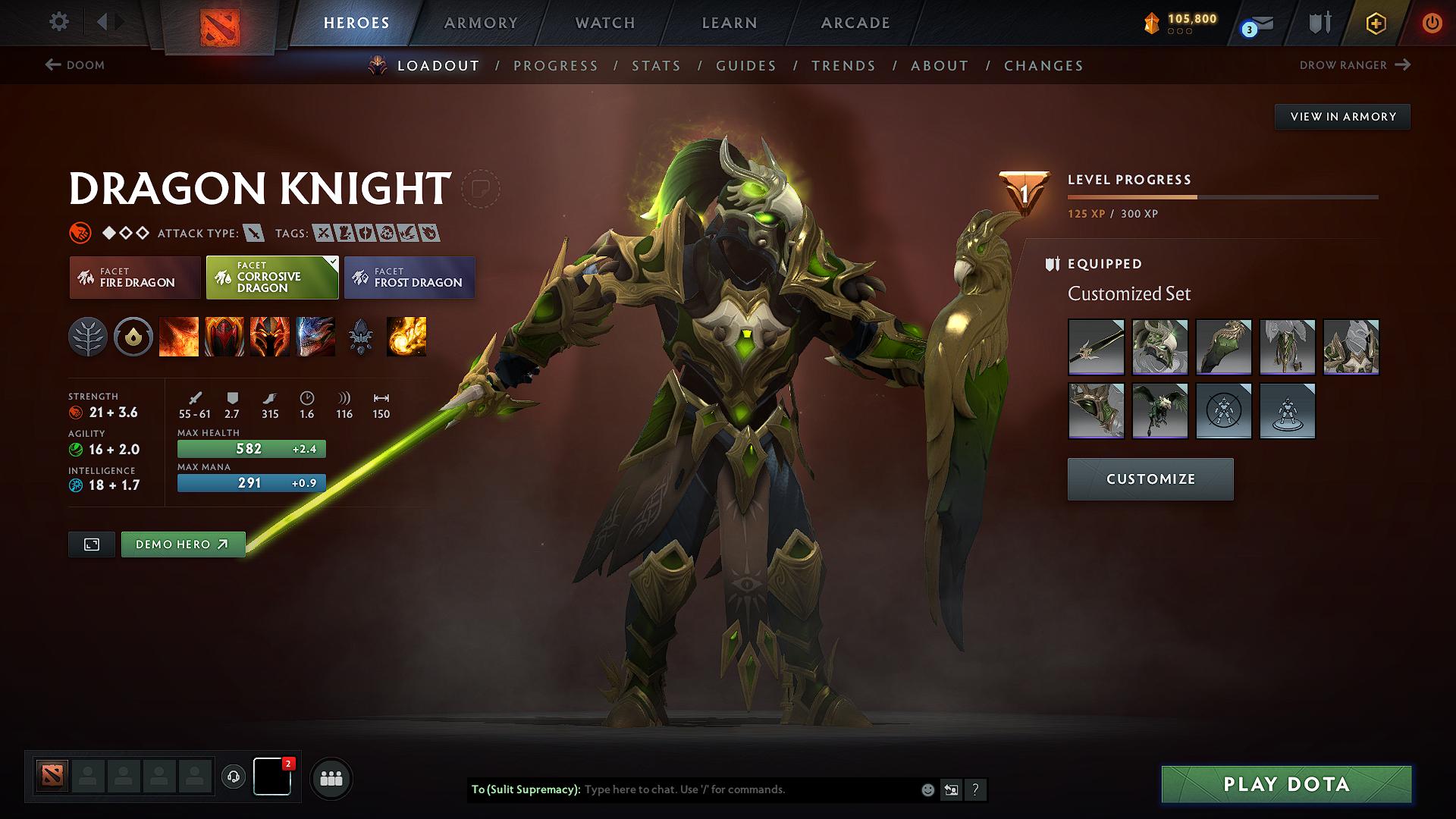Image resolution: width=1456 pixels, height=819 pixels.
Task: Open the settings gear icon
Action: coord(58,22)
